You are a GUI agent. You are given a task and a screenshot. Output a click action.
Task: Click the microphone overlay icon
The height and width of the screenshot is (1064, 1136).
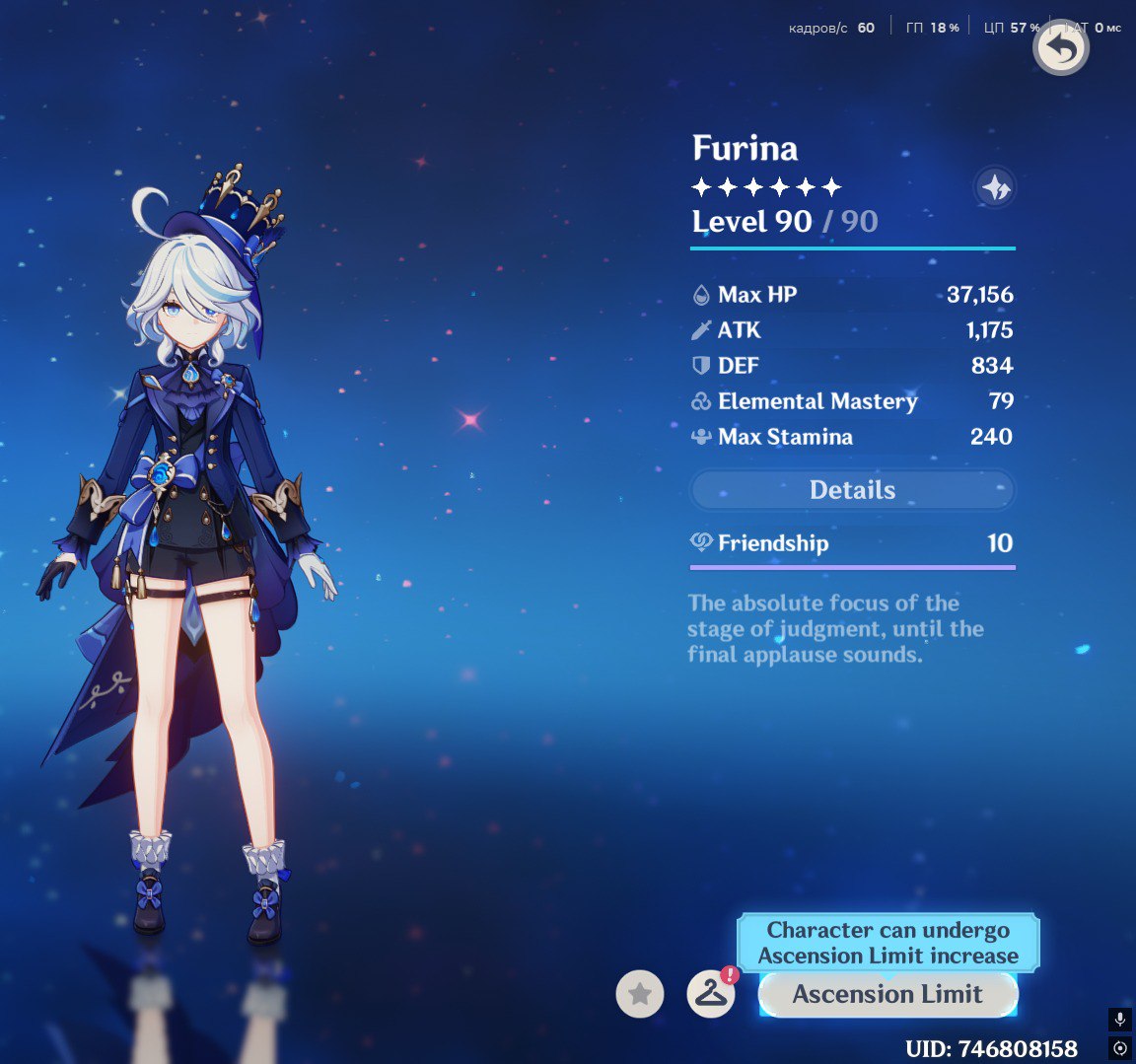coord(1120,1020)
